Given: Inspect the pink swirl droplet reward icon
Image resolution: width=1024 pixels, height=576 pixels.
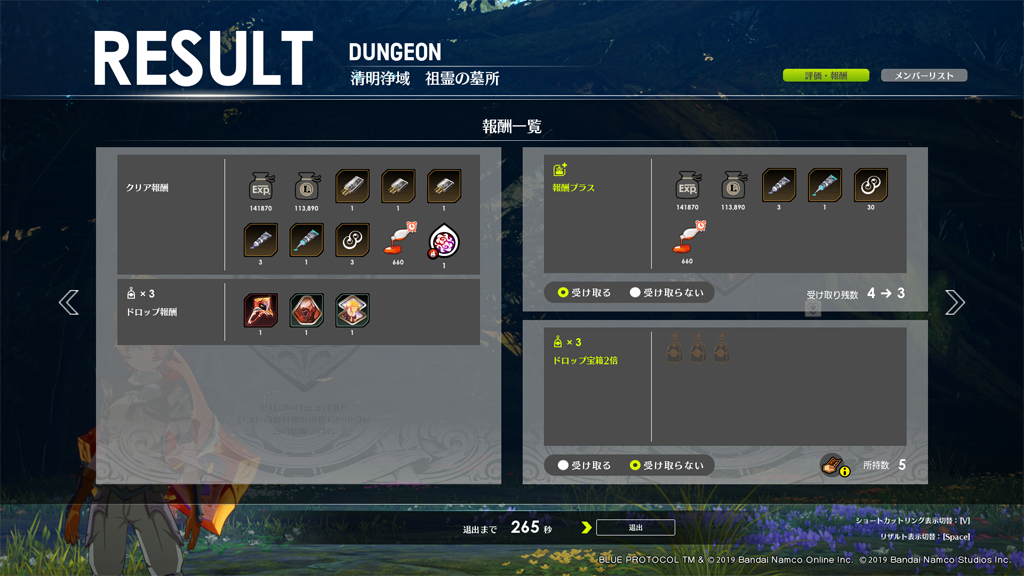Looking at the screenshot, I should 443,241.
